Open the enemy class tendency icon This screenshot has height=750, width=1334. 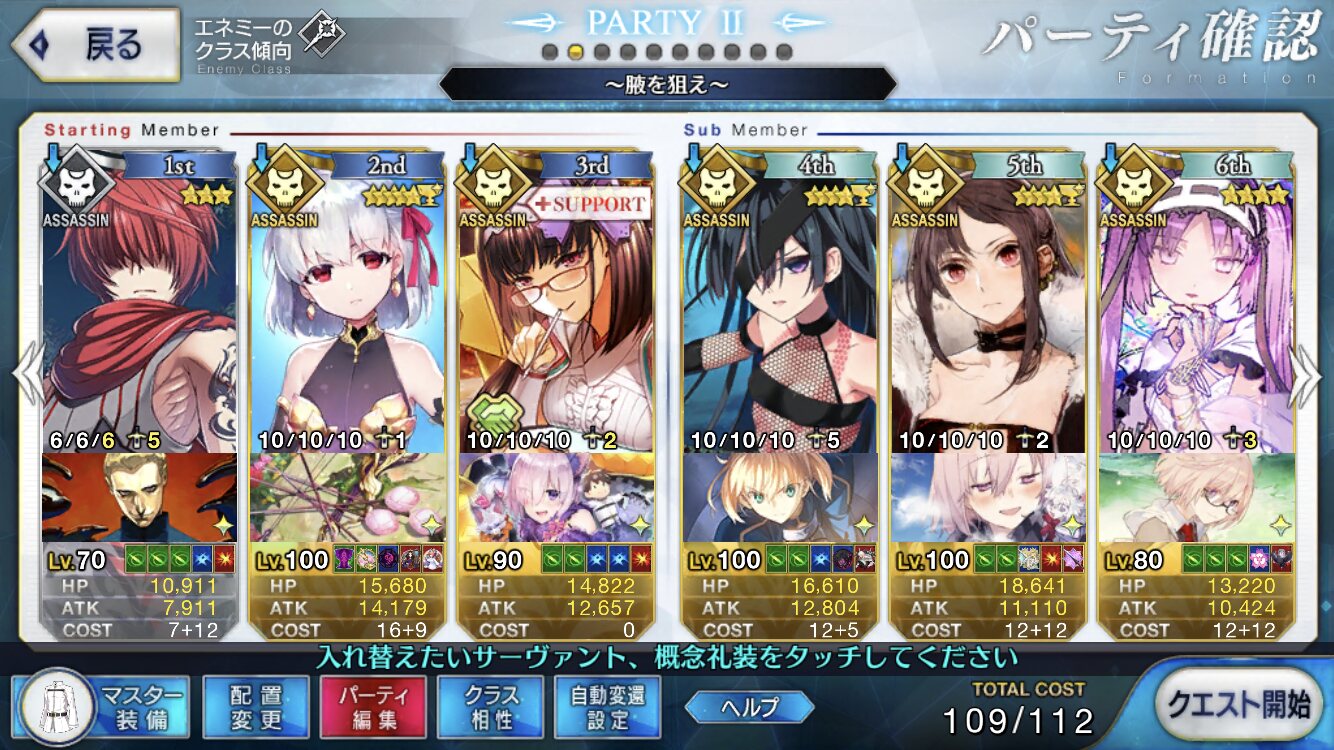[x=322, y=36]
